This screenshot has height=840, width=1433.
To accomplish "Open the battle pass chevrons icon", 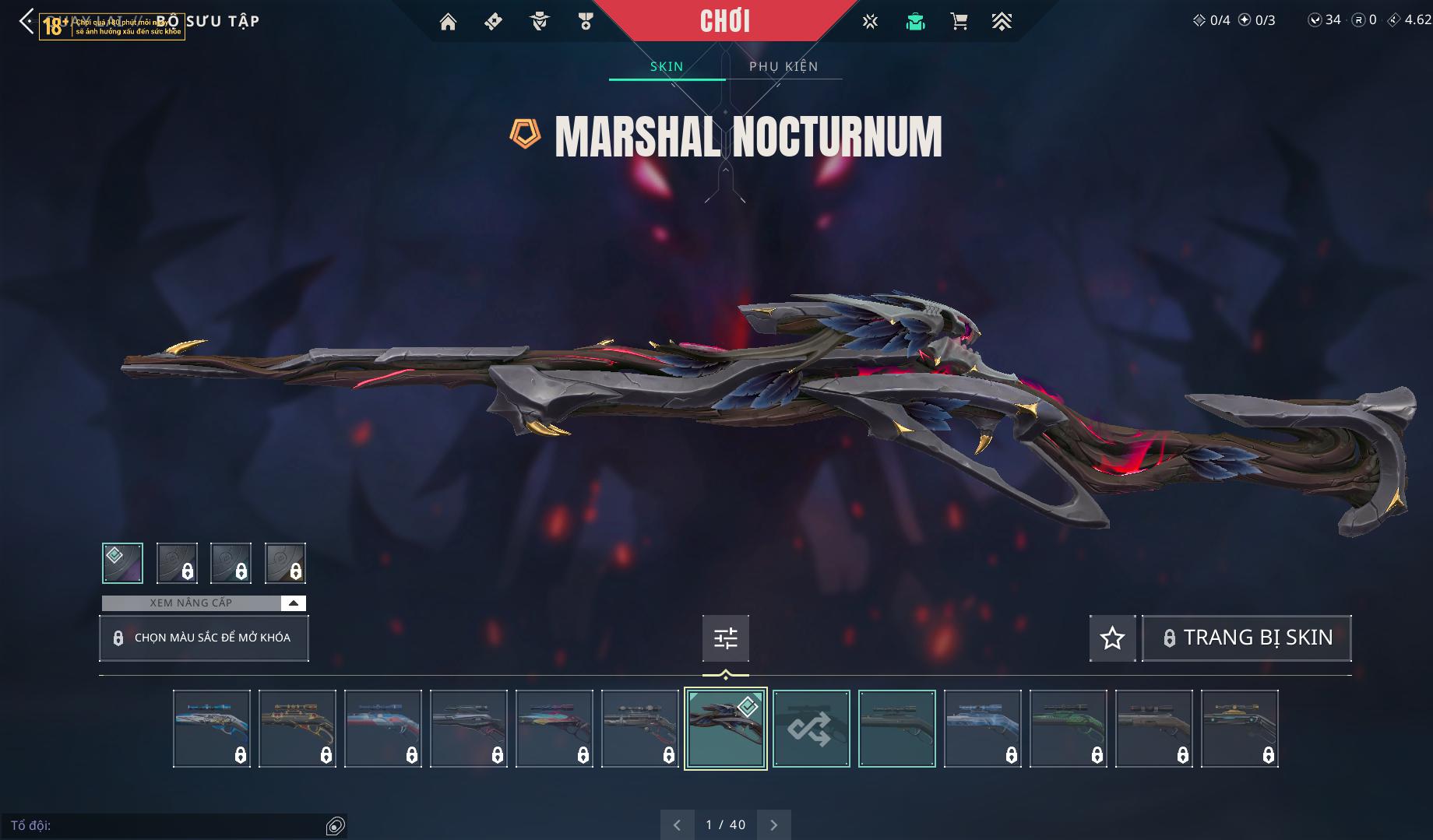I will [x=1002, y=22].
